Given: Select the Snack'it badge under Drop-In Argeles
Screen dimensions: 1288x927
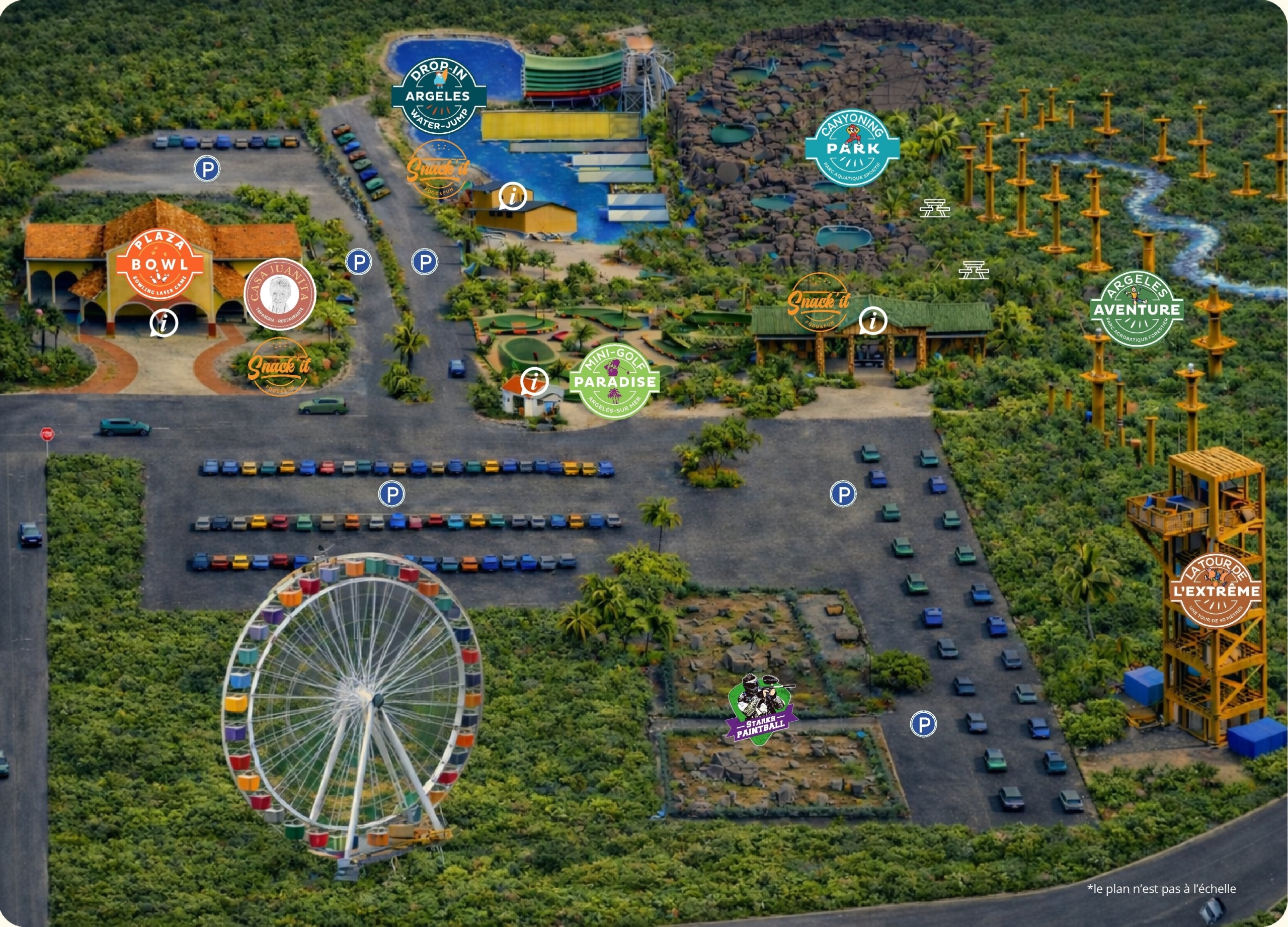Looking at the screenshot, I should (438, 168).
